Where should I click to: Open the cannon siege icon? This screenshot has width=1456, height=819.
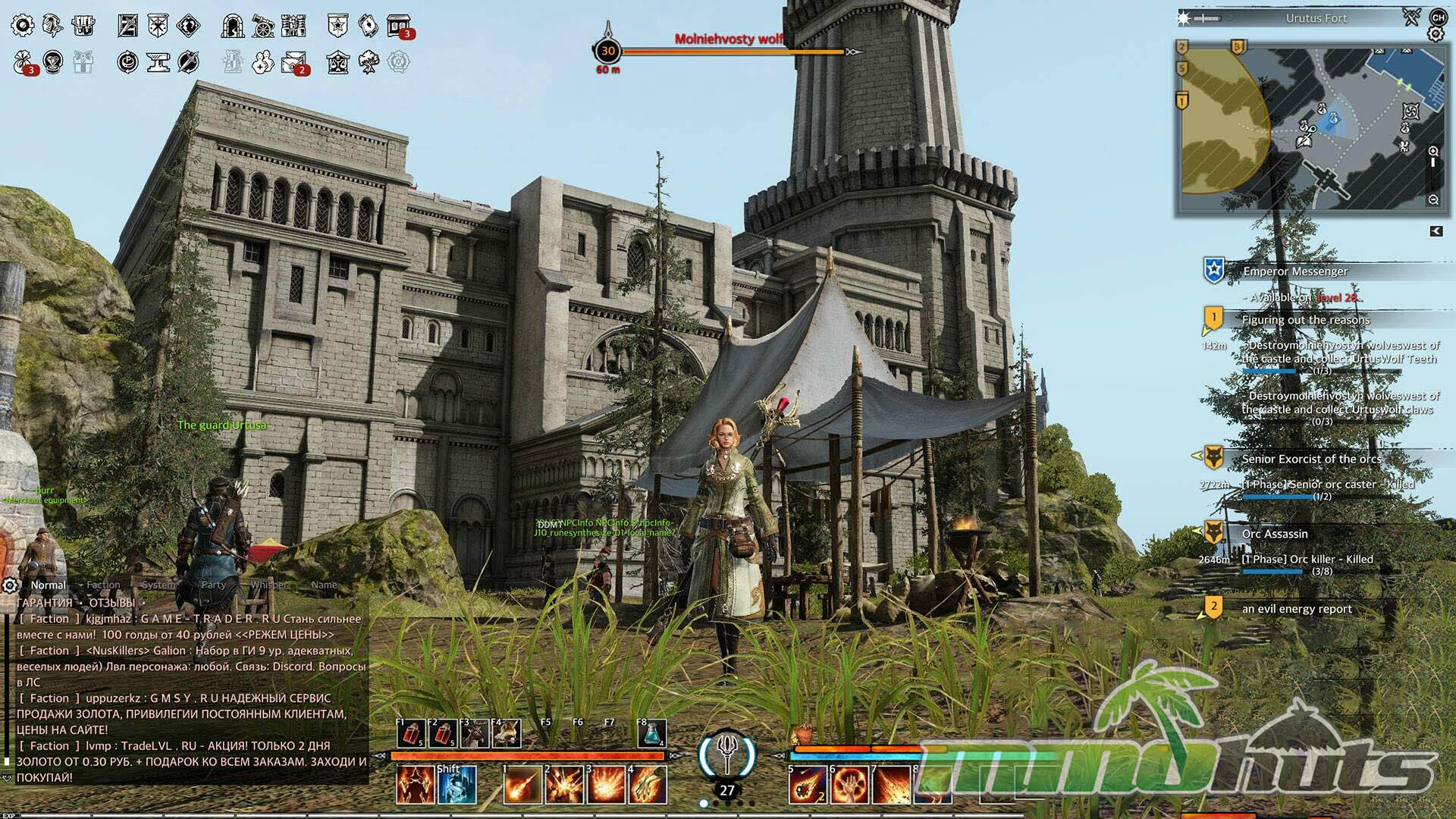coord(262,26)
